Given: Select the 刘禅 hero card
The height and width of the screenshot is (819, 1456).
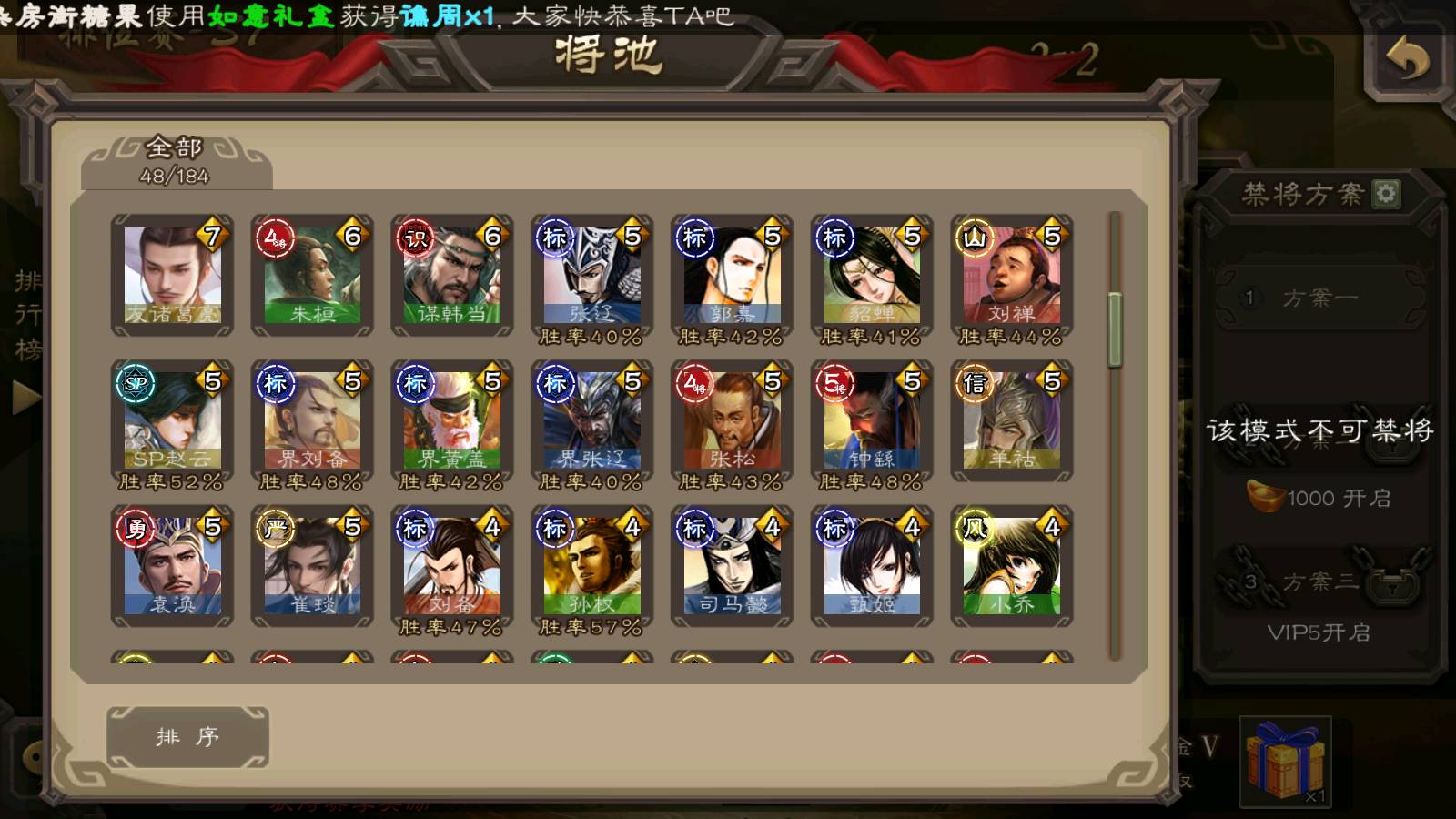Looking at the screenshot, I should click(x=1012, y=275).
